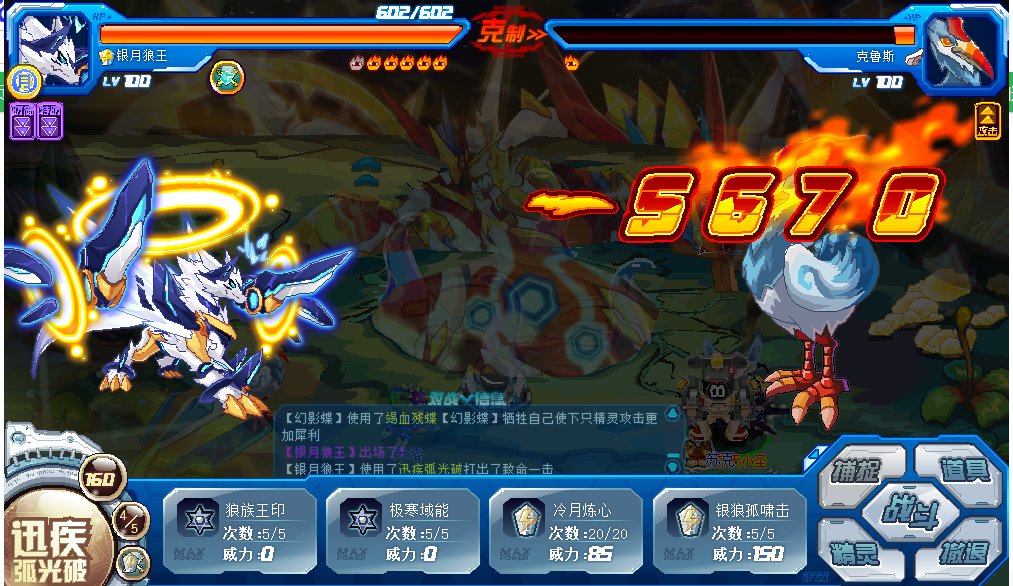Click the teal crossed-swords badge icon

tap(224, 77)
